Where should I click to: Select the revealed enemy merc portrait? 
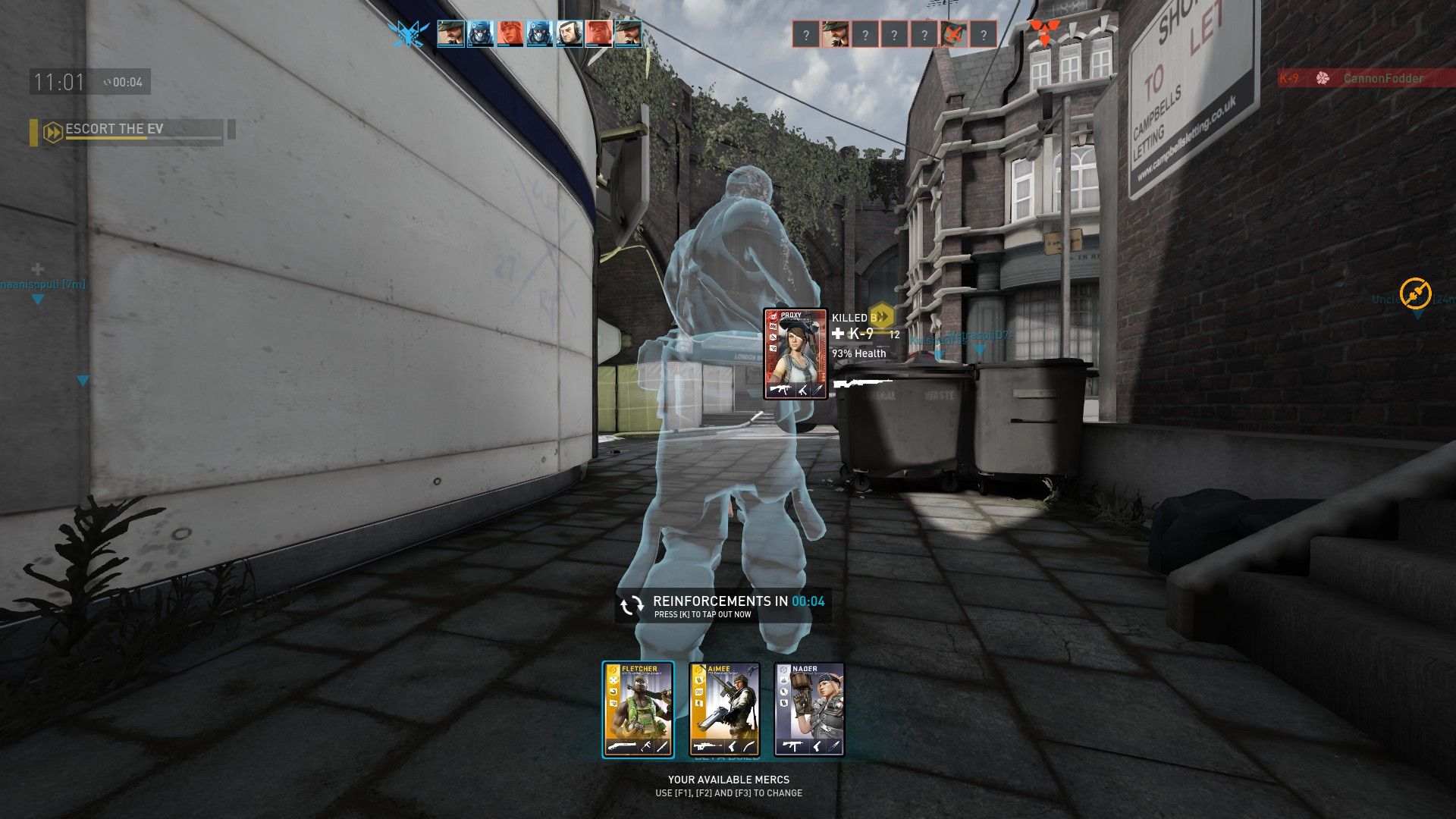pos(835,35)
